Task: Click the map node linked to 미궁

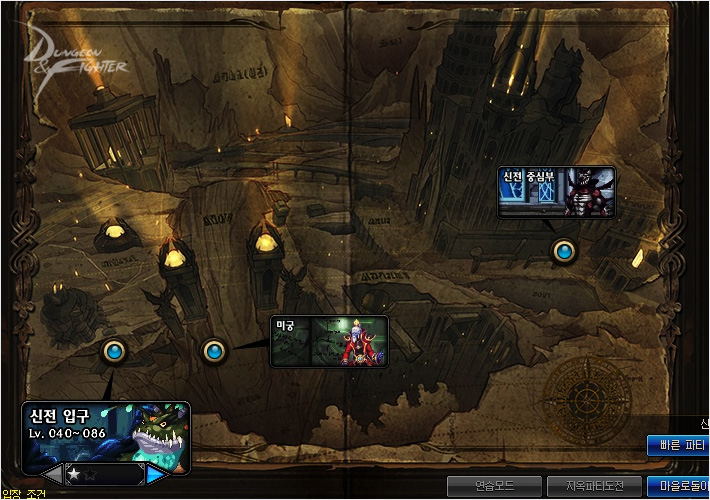Action: click(x=213, y=351)
